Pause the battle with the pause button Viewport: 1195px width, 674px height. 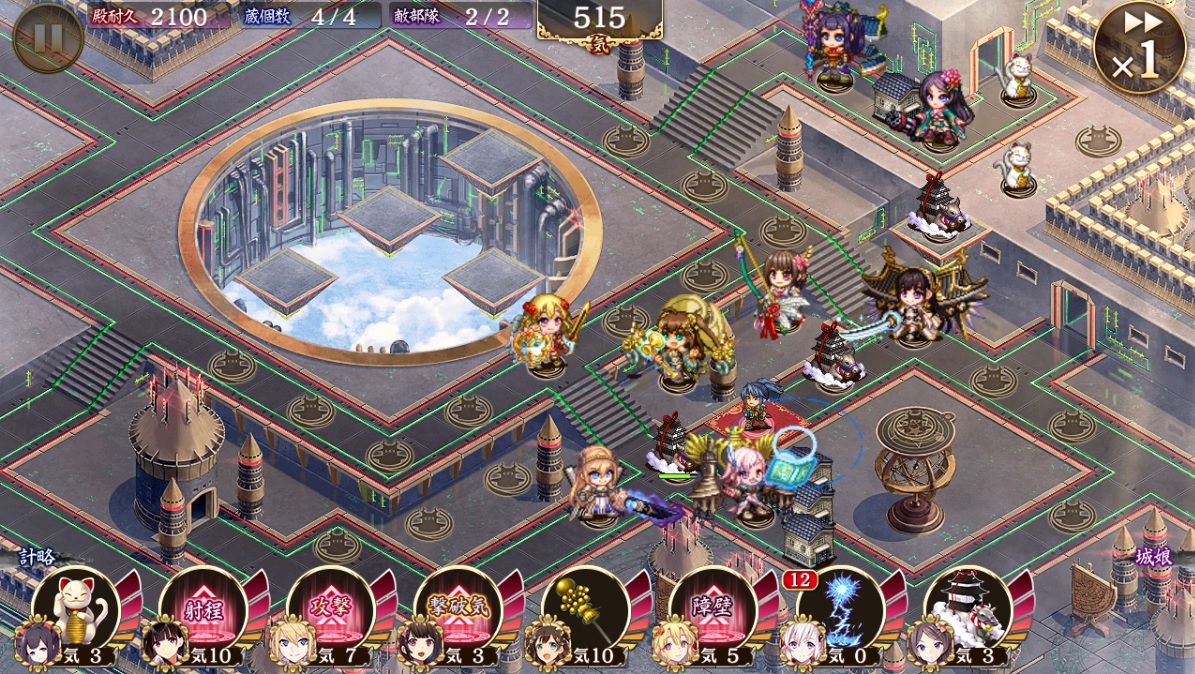point(48,38)
